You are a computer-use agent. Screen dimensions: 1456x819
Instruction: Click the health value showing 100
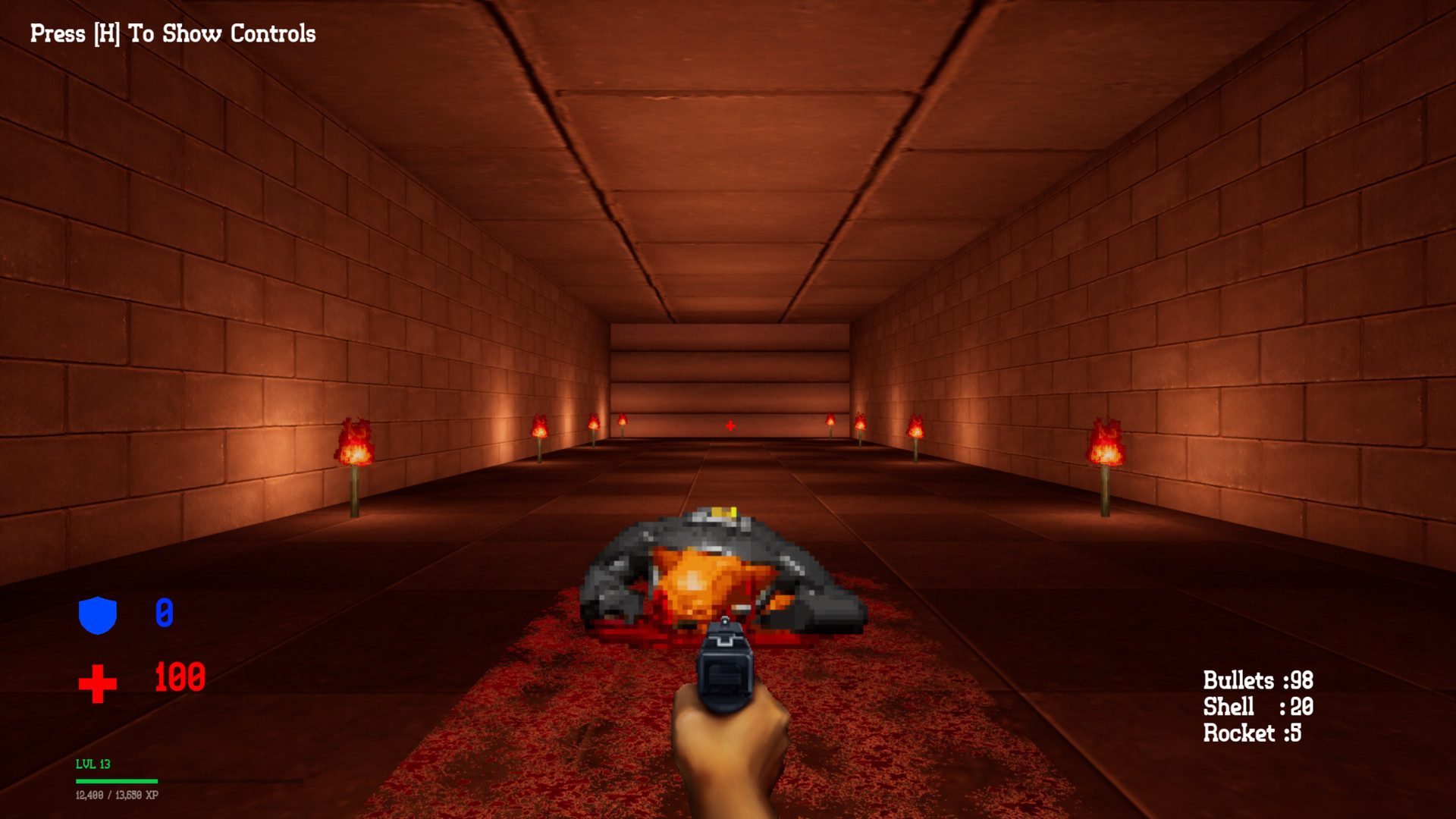tap(179, 678)
